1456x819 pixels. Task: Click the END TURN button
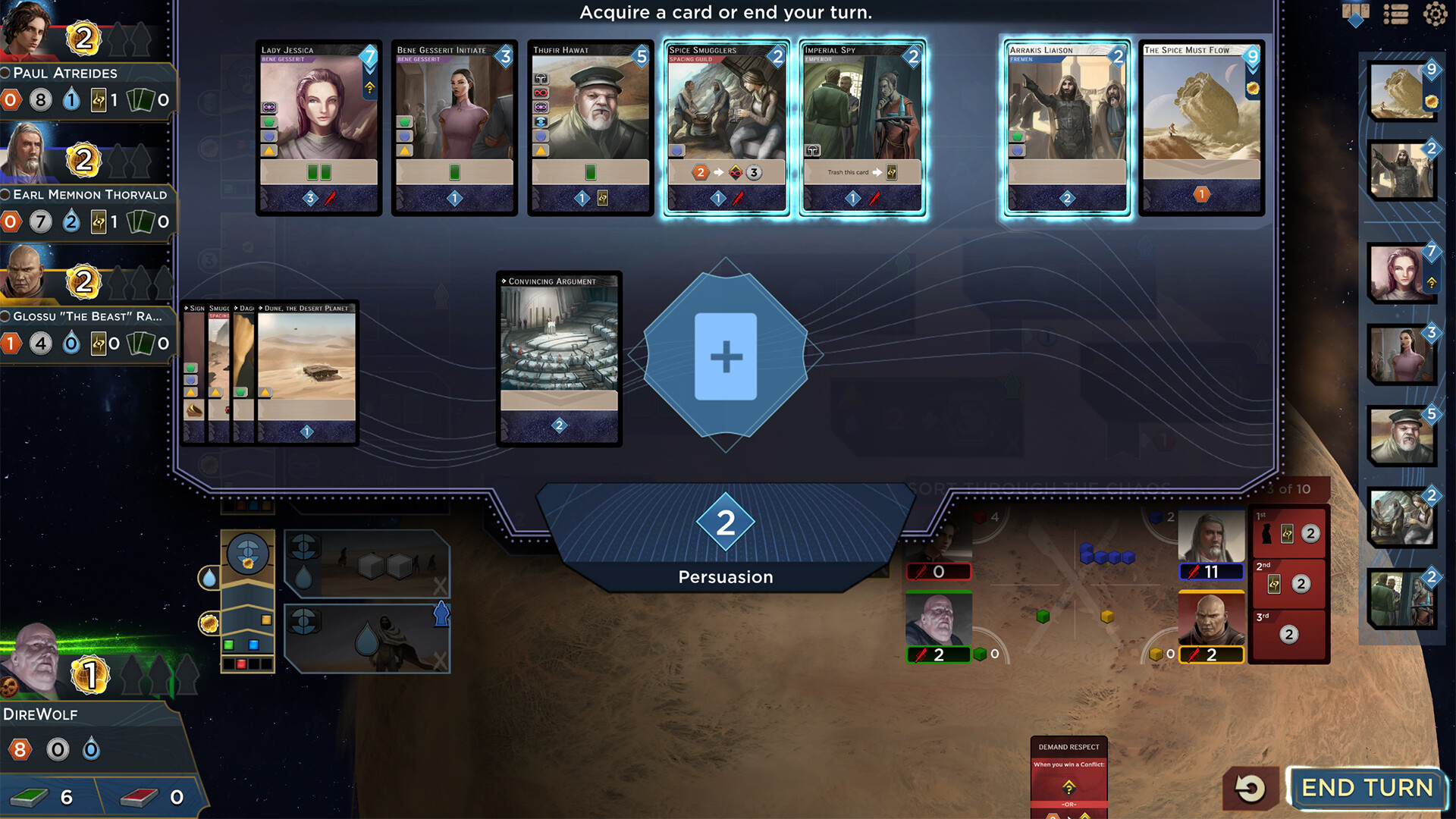click(1367, 788)
